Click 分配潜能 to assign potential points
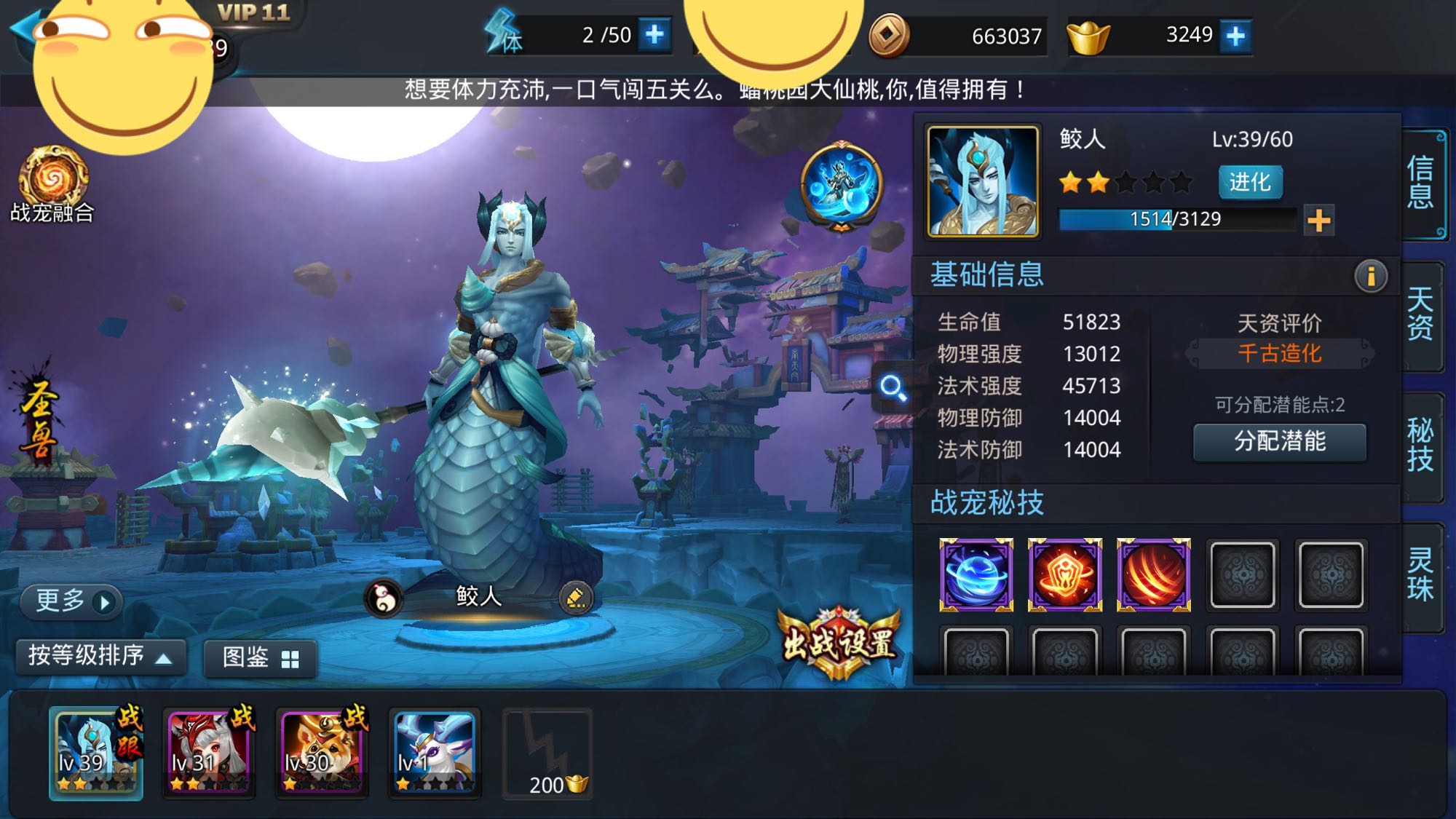 pyautogui.click(x=1278, y=441)
